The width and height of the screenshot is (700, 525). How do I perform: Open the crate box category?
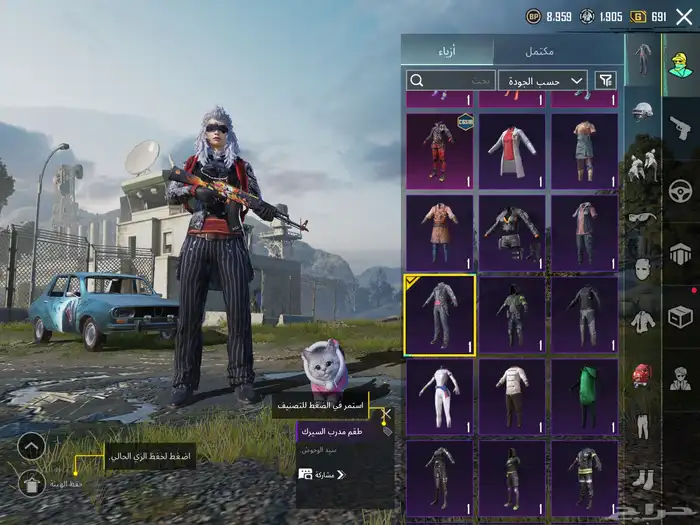pos(680,317)
